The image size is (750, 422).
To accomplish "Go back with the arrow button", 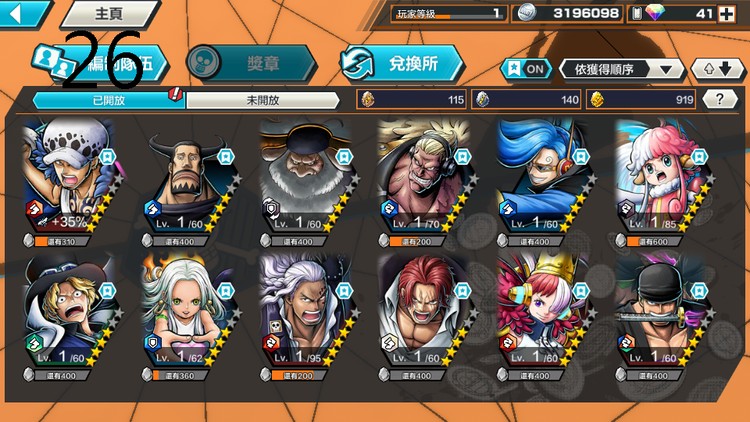I will tap(24, 14).
